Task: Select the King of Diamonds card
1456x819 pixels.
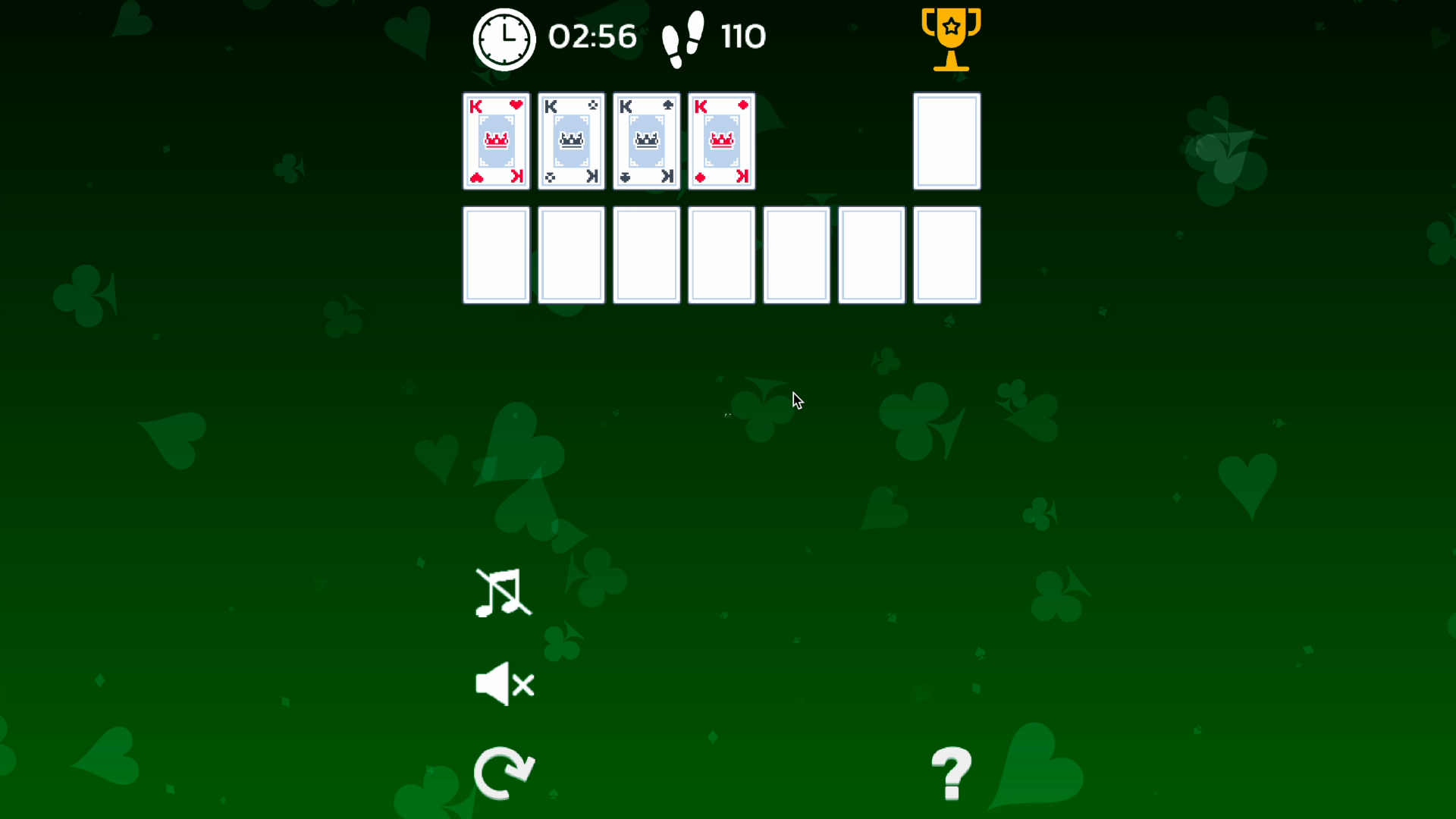Action: [720, 141]
